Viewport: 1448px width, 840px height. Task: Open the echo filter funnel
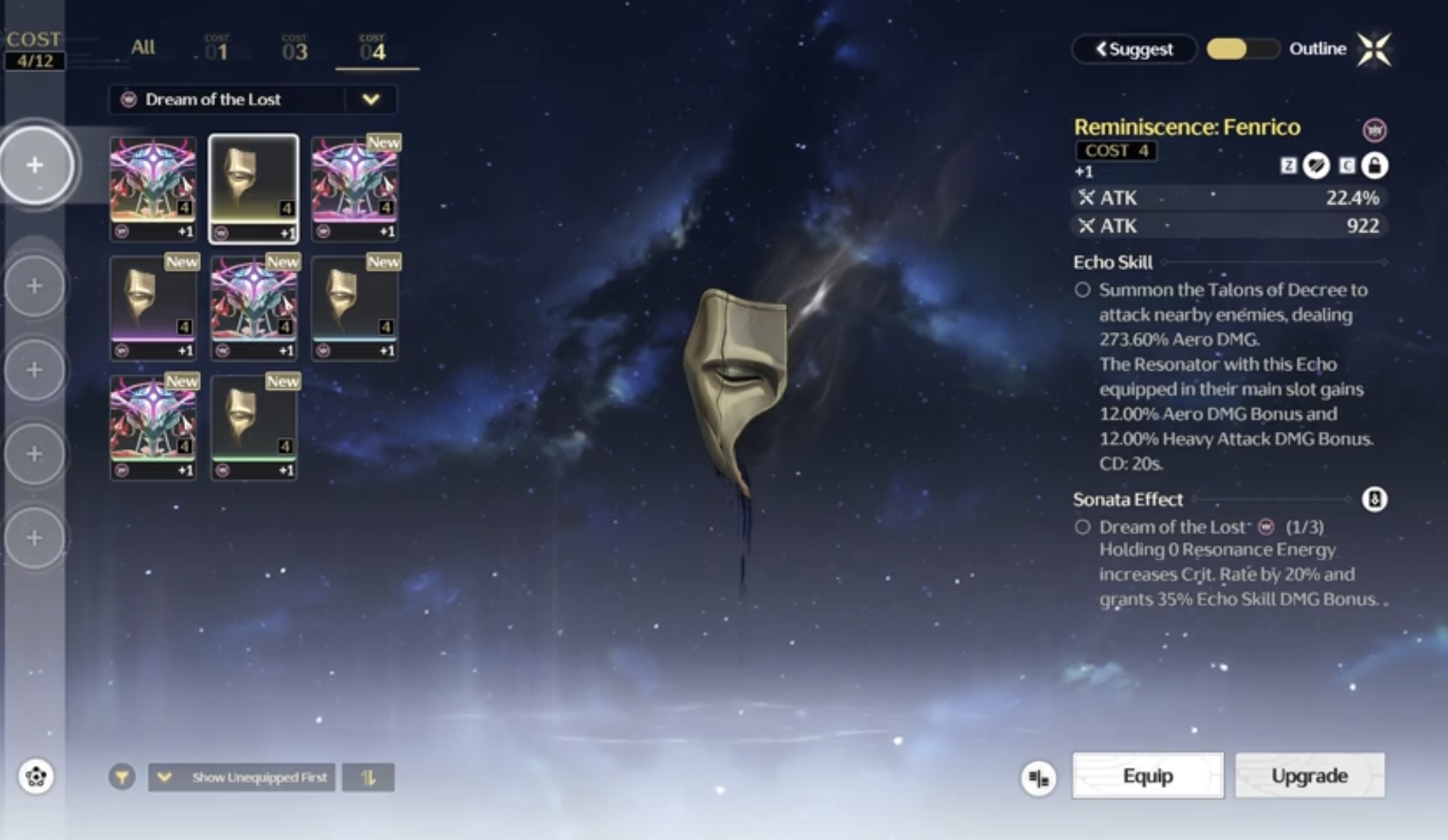pos(122,777)
